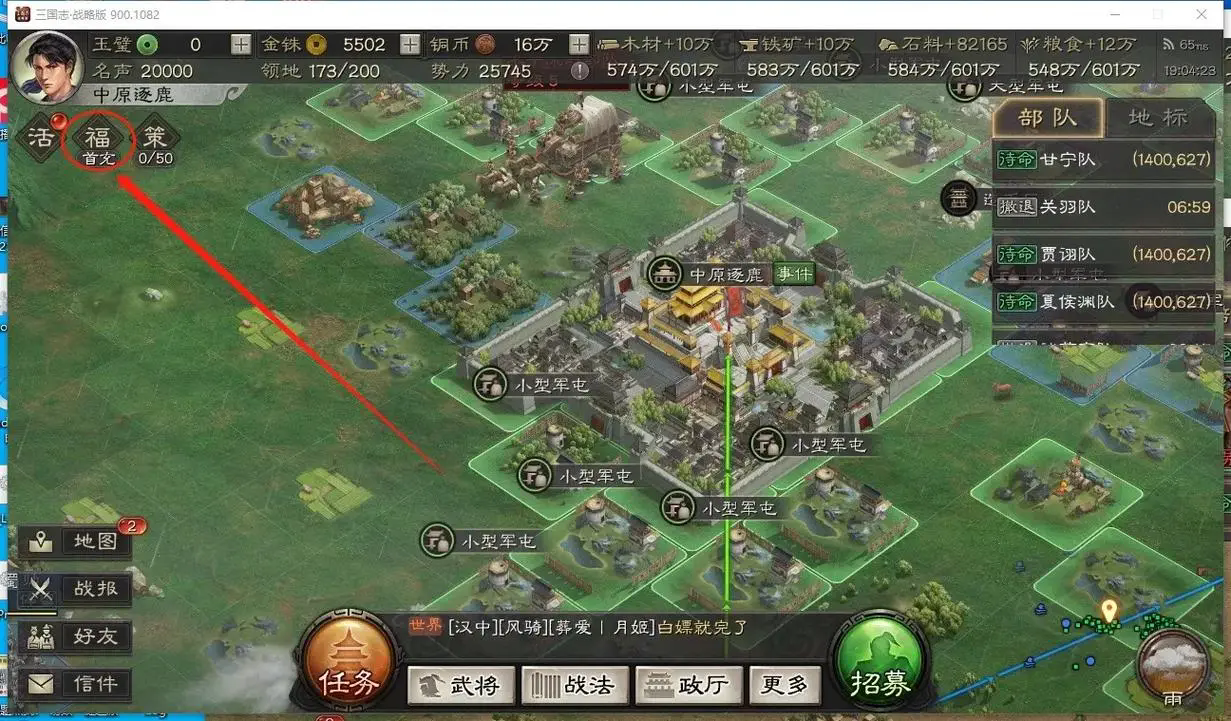The height and width of the screenshot is (721, 1231).
Task: Select the 甘宁队 troop row
Action: coord(1103,160)
